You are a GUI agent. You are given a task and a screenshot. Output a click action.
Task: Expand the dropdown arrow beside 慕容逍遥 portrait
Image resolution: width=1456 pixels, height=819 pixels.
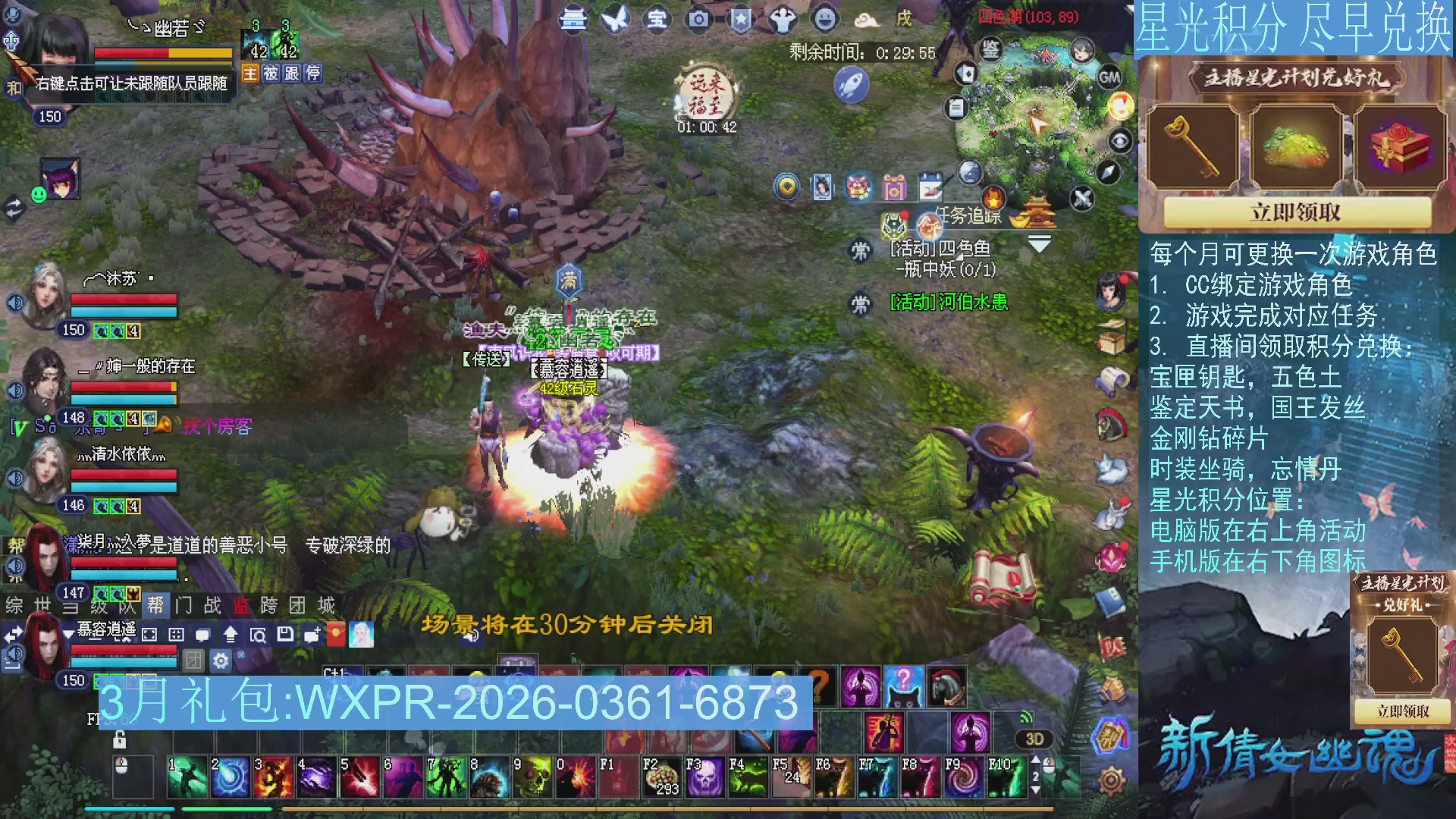click(x=69, y=633)
